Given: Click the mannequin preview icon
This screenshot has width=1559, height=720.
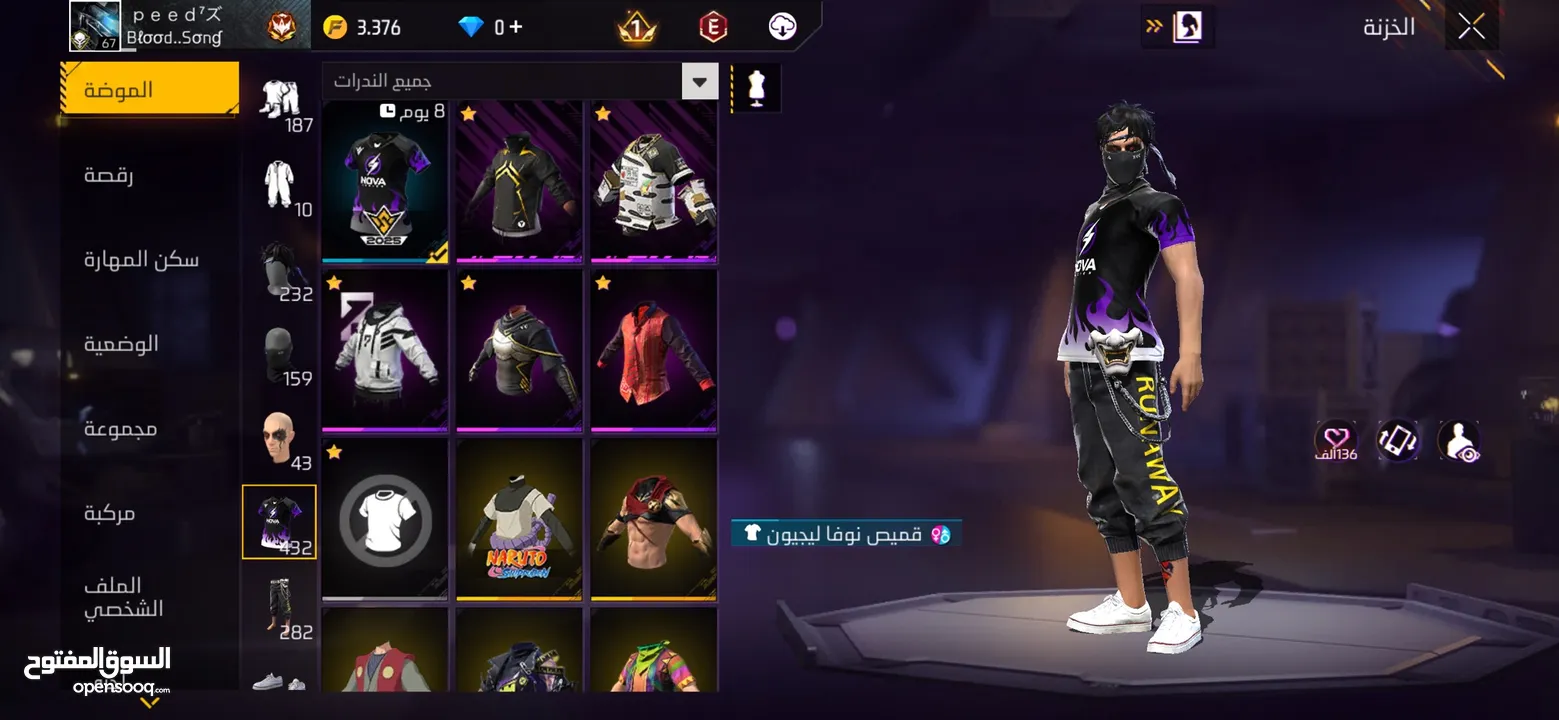Looking at the screenshot, I should coord(756,88).
